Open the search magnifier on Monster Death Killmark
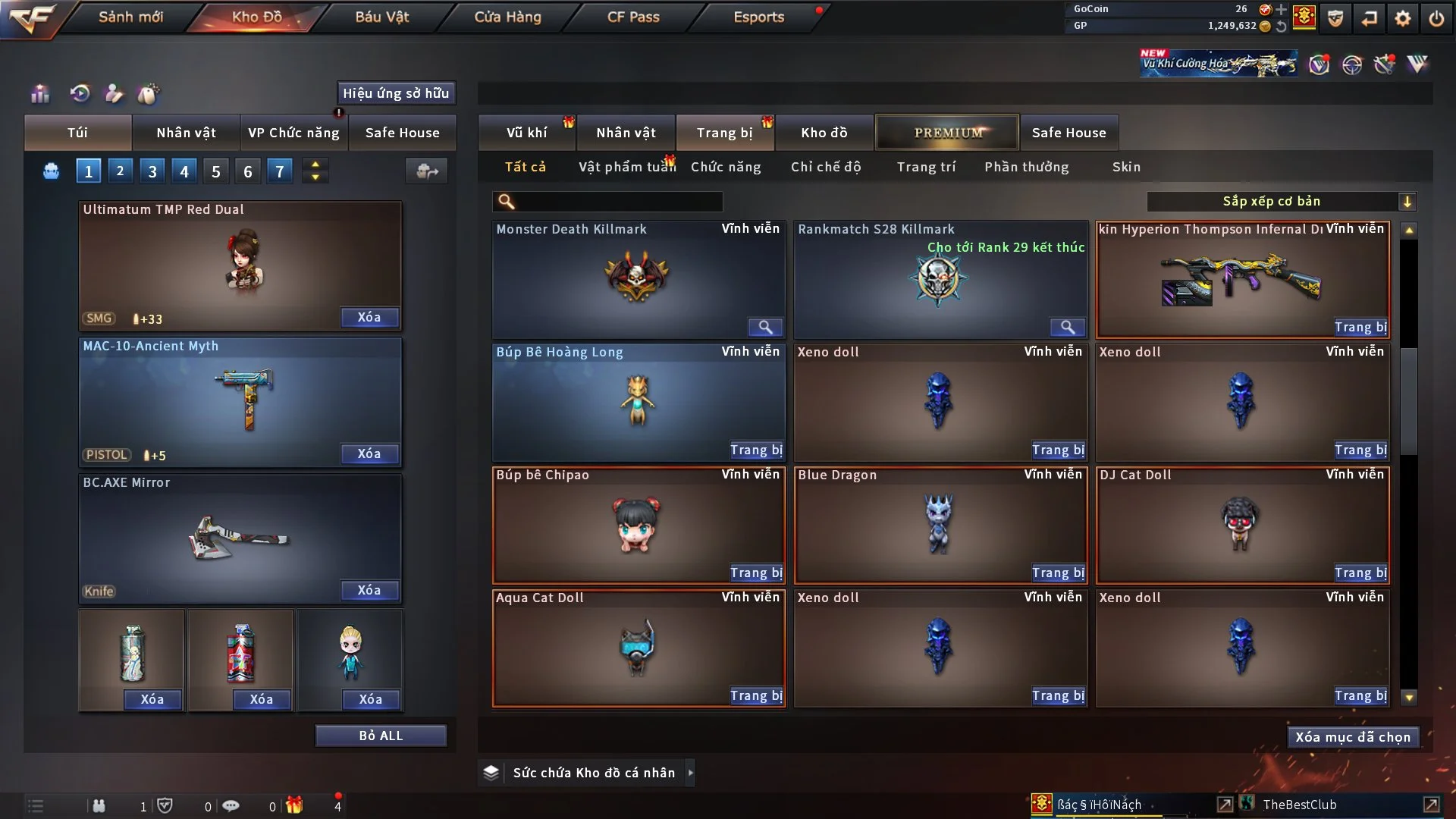Viewport: 1456px width, 819px height. [765, 328]
